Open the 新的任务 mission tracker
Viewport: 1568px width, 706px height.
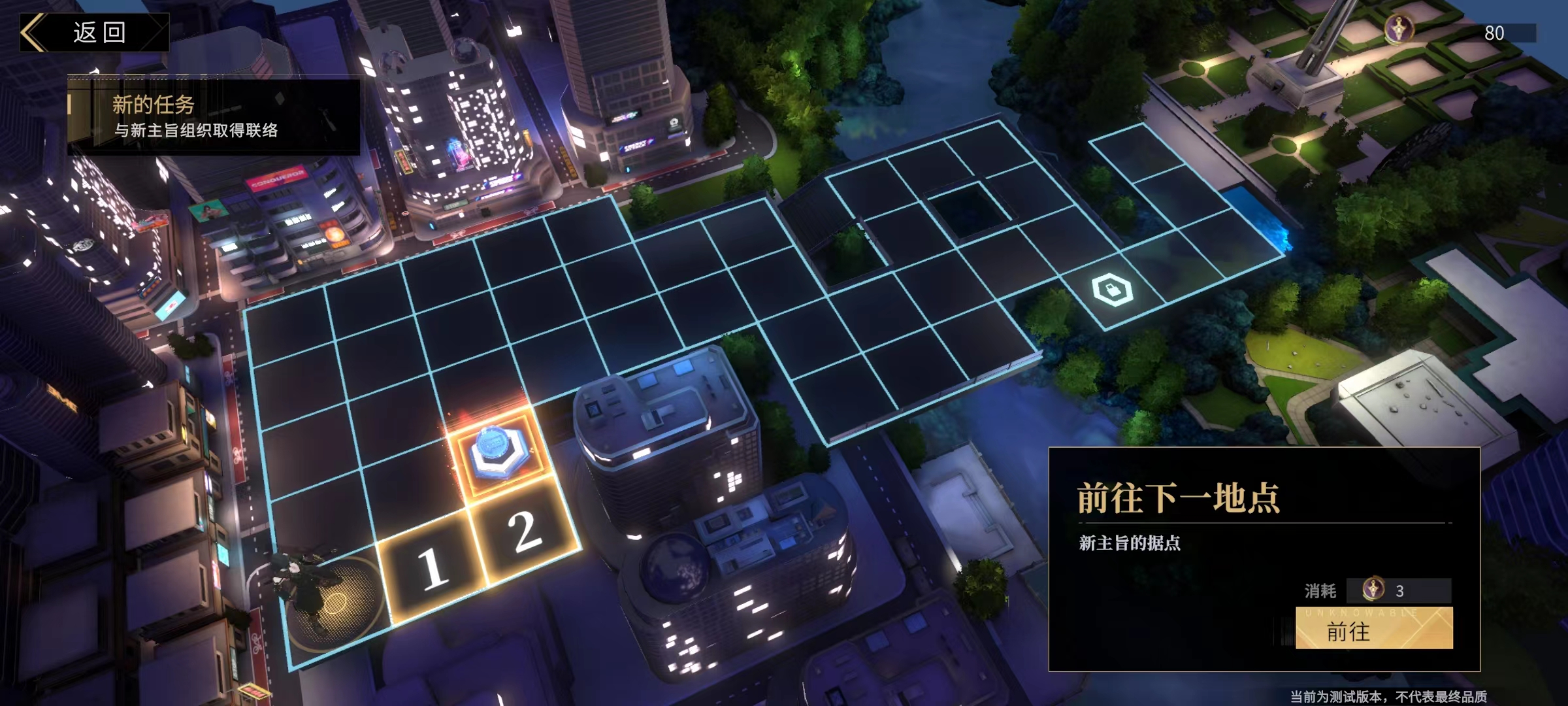214,116
